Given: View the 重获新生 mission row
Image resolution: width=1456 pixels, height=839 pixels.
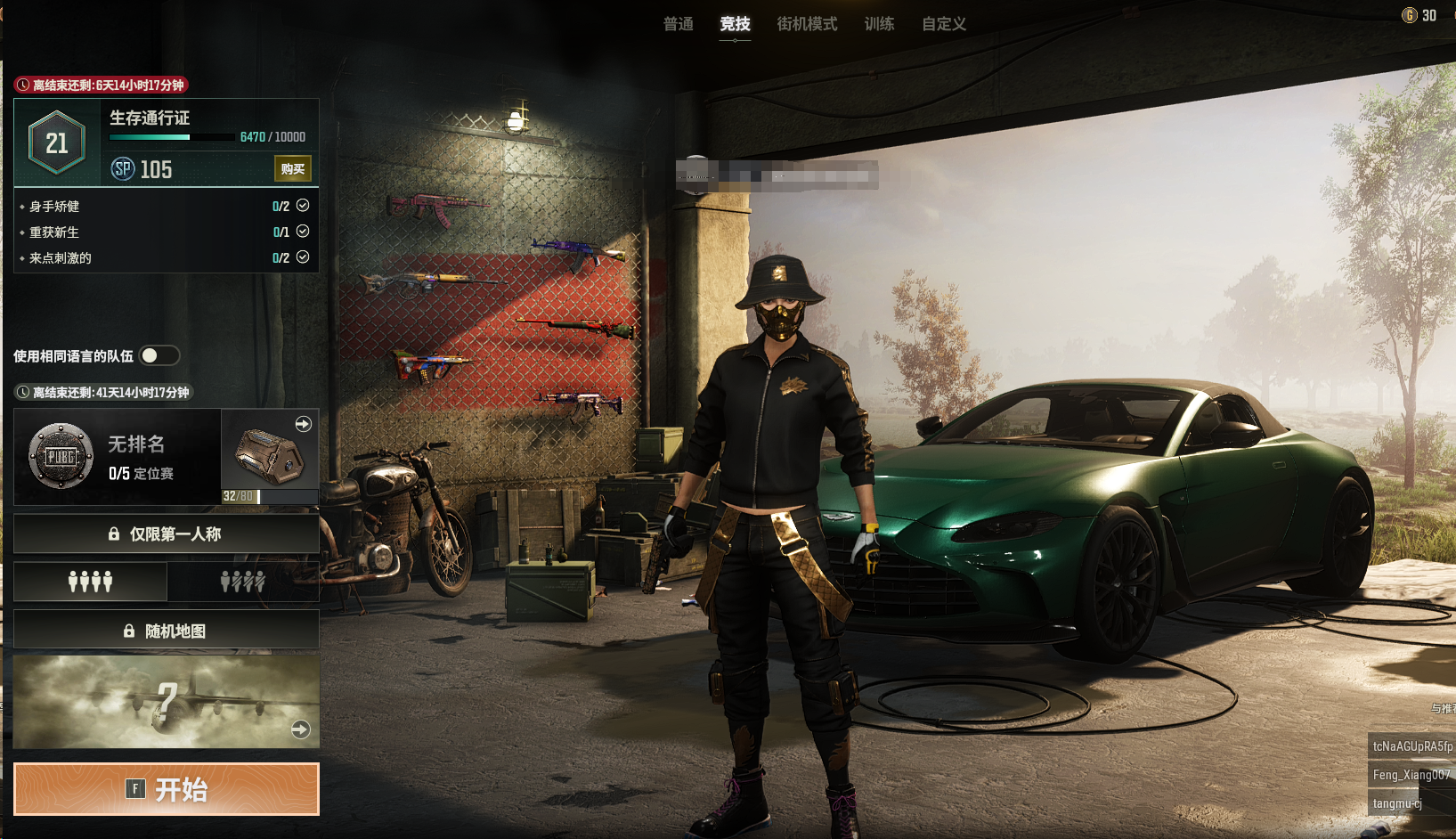Looking at the screenshot, I should (166, 232).
